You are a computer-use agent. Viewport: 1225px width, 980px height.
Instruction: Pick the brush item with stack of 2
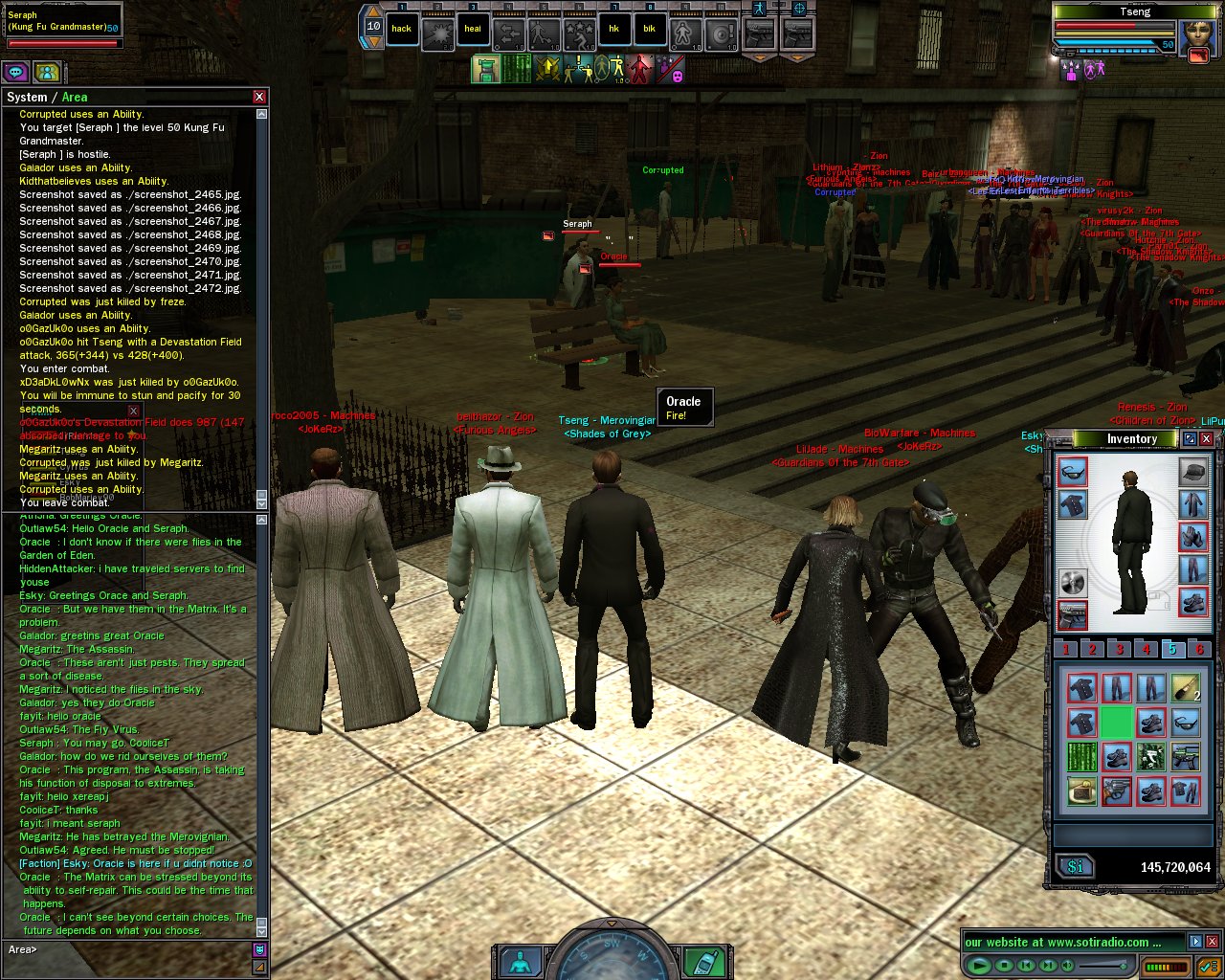pyautogui.click(x=1186, y=688)
